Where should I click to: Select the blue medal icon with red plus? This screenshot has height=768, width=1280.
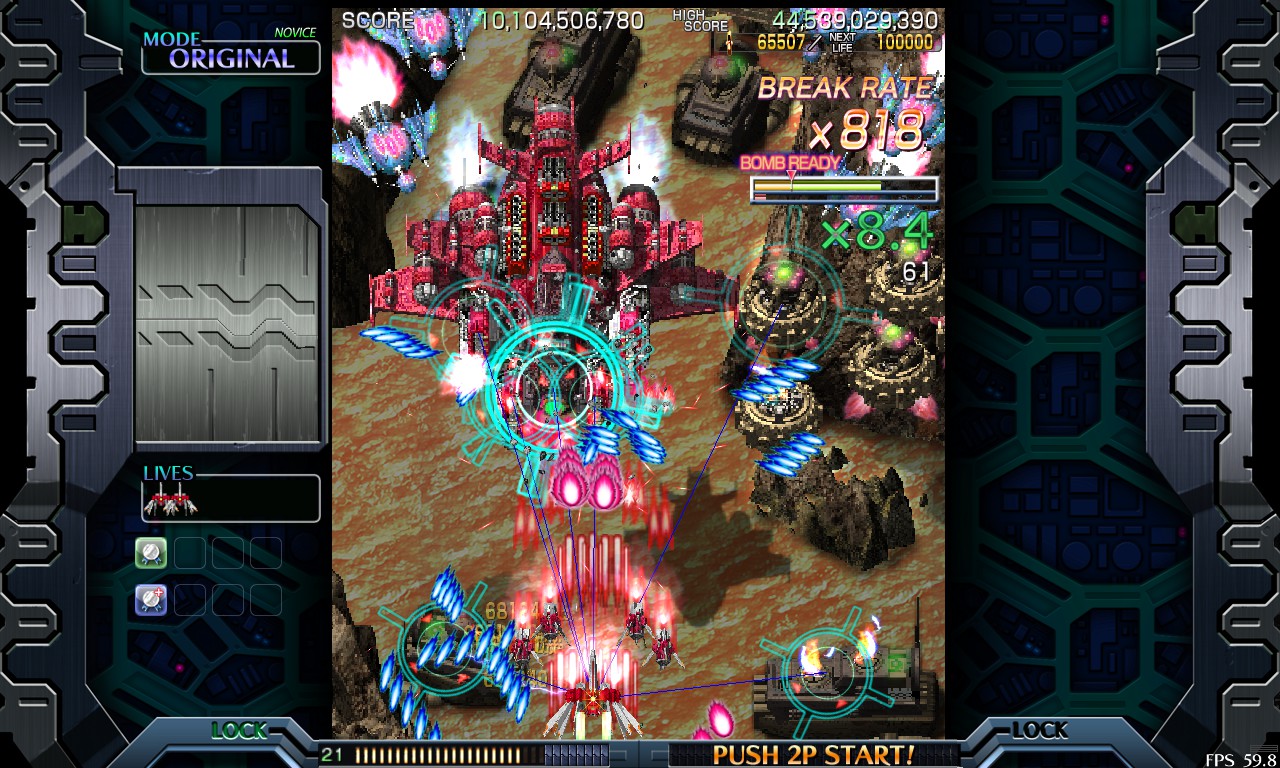[x=151, y=599]
